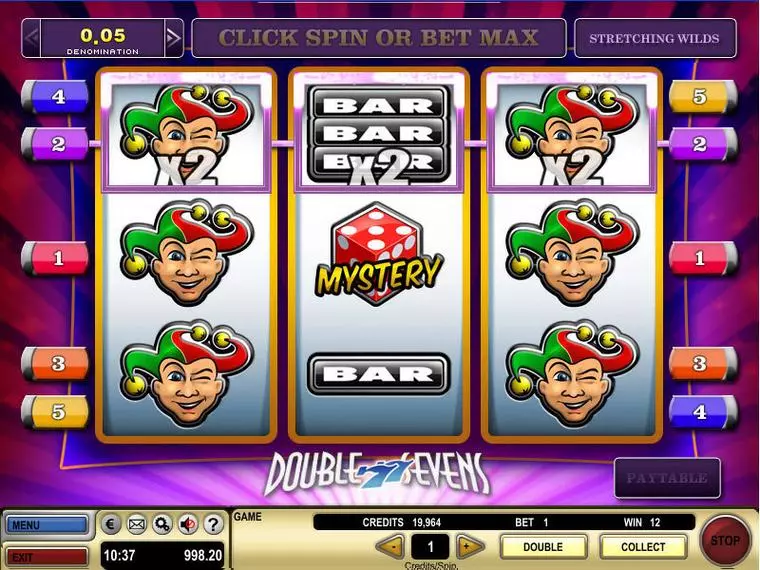
Task: Gamble the win with DOUBLE
Action: click(x=543, y=547)
